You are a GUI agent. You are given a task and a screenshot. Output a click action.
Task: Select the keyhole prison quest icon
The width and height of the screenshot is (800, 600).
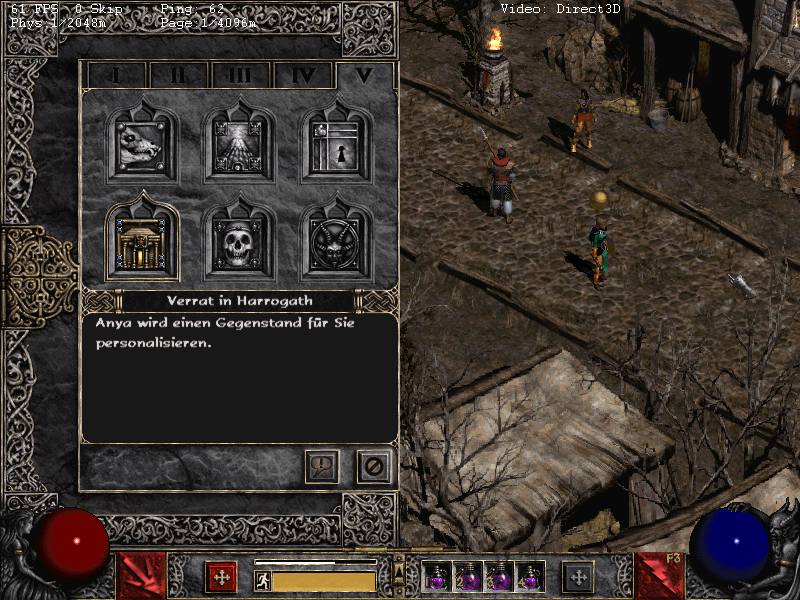point(337,145)
